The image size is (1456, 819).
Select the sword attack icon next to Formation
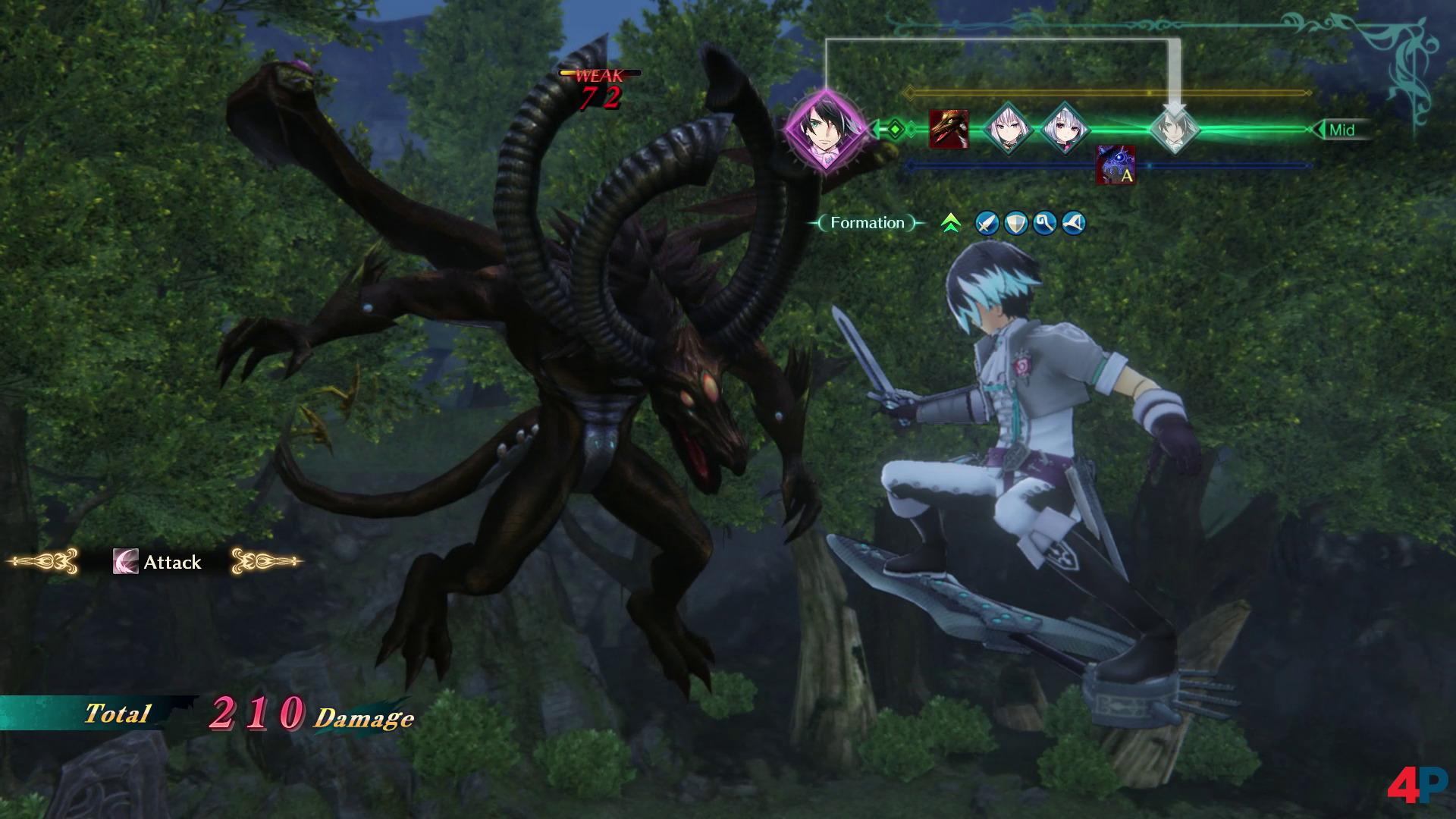coord(987,223)
